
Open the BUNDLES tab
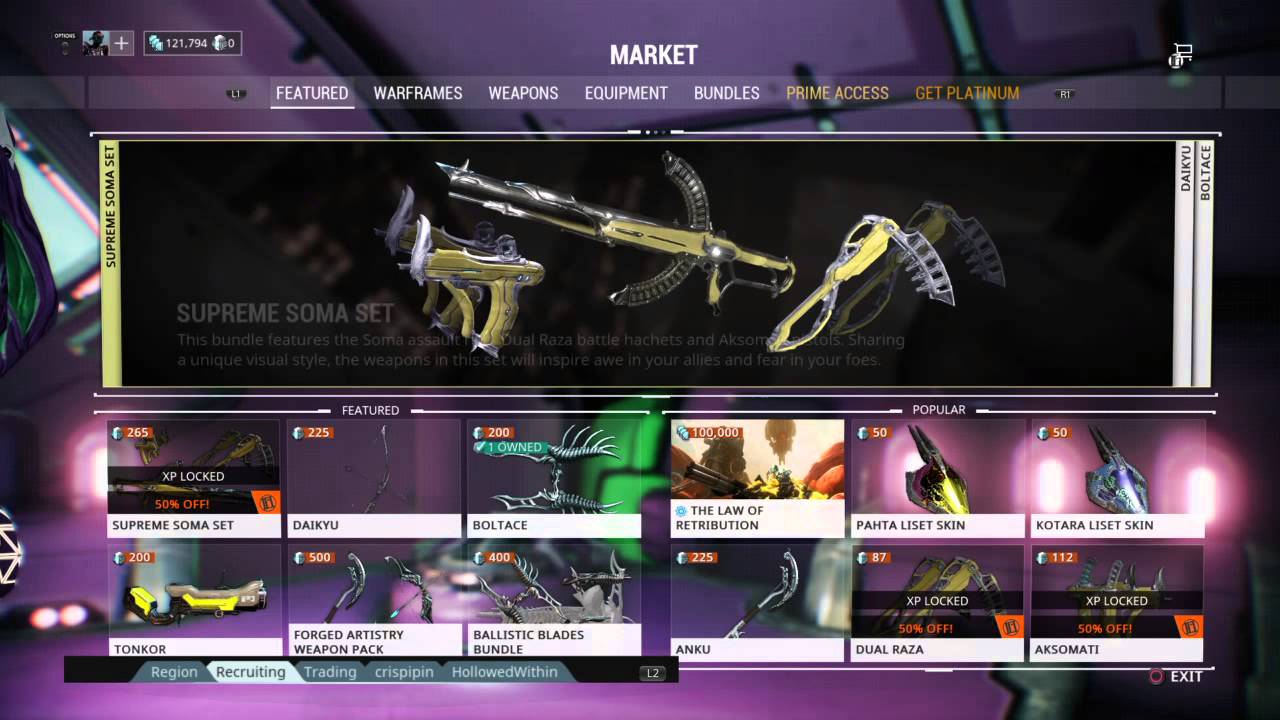click(x=727, y=93)
